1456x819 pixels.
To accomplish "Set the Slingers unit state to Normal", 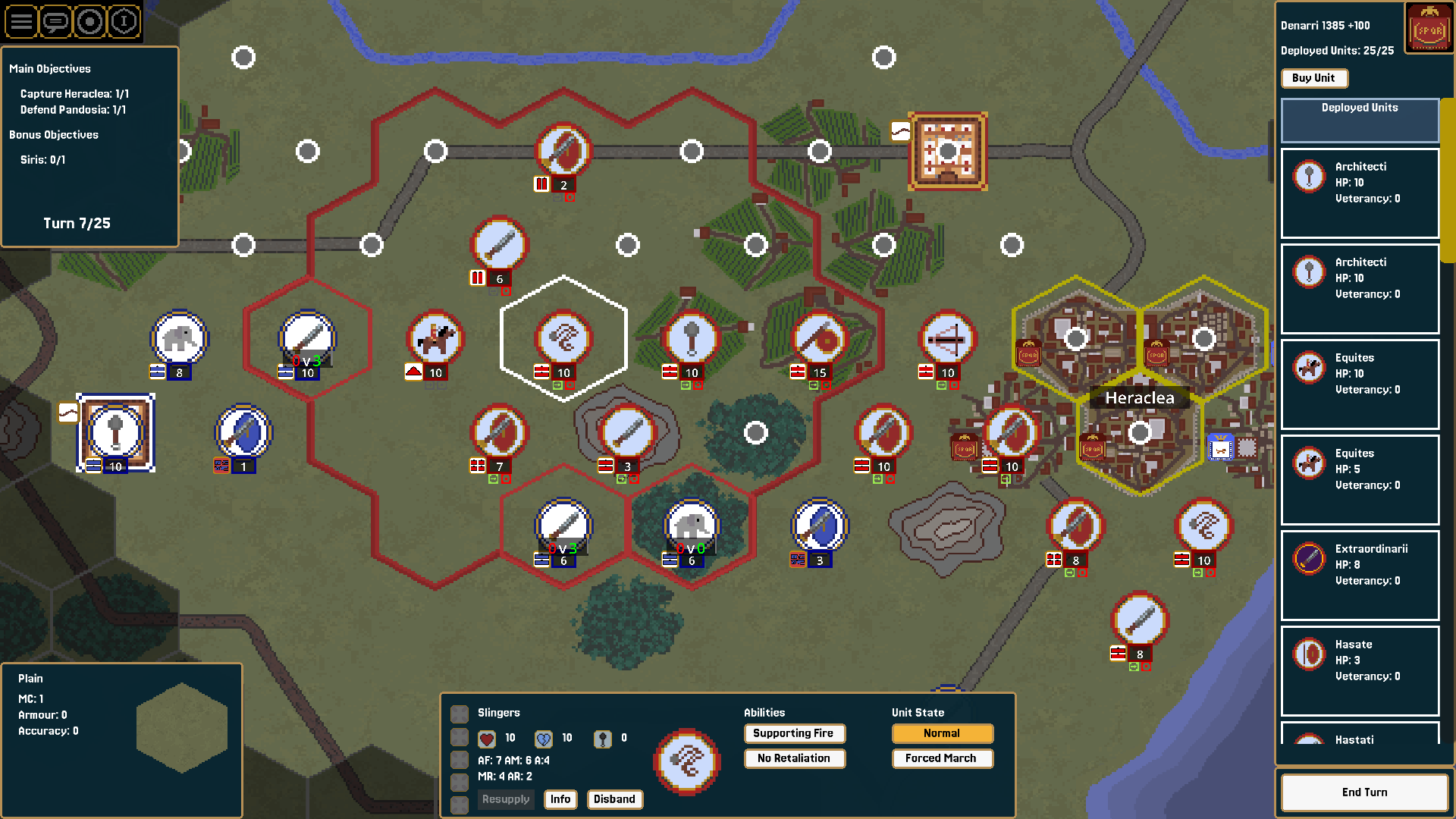I will (x=942, y=733).
